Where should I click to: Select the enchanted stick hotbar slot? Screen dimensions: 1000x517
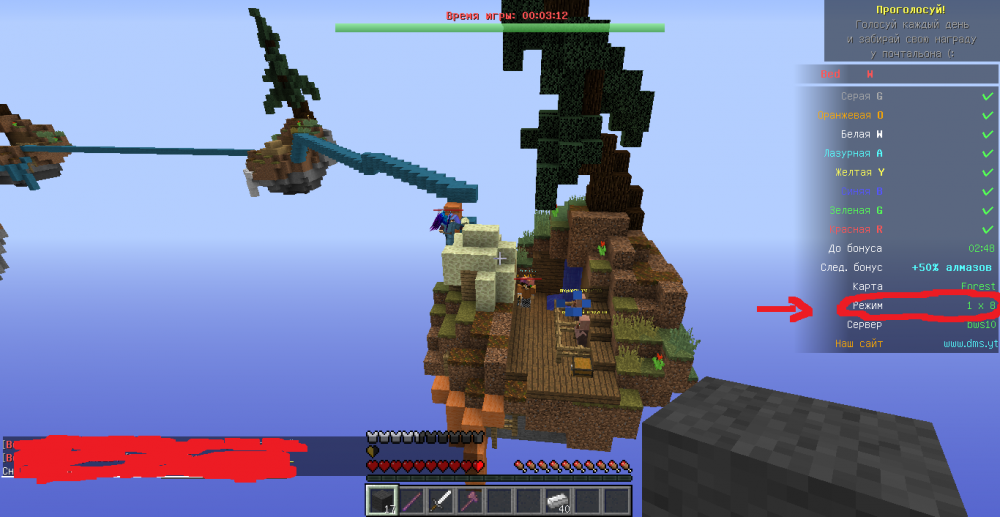click(411, 500)
